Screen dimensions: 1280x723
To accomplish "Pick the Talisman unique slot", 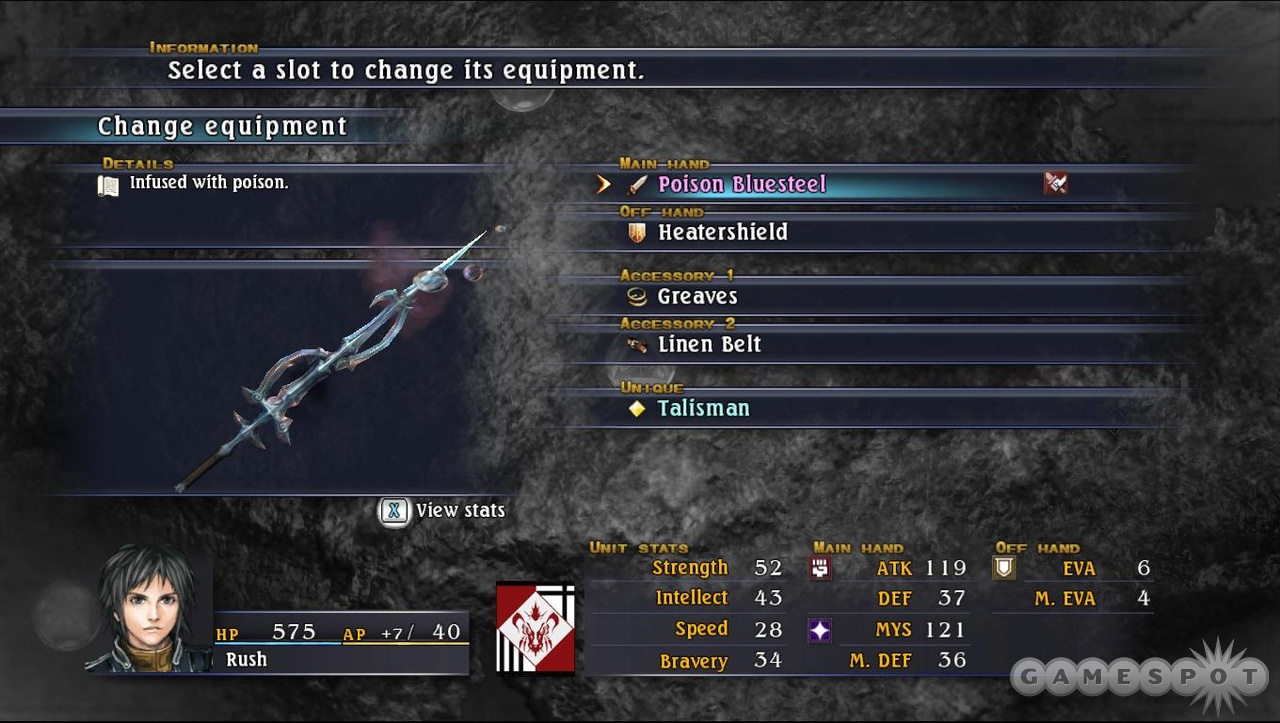I will [x=703, y=409].
